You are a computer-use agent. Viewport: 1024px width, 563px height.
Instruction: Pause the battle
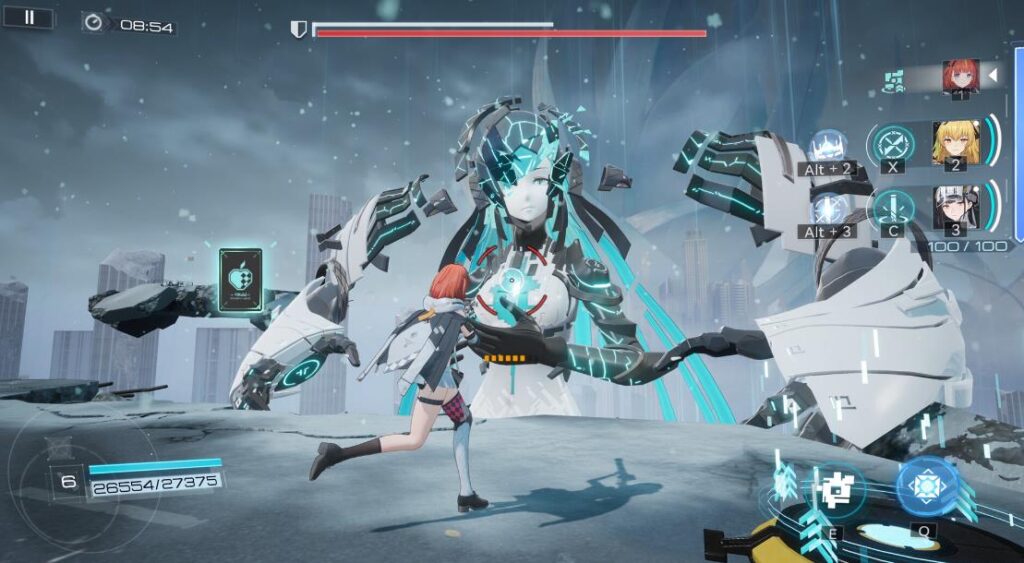click(30, 17)
